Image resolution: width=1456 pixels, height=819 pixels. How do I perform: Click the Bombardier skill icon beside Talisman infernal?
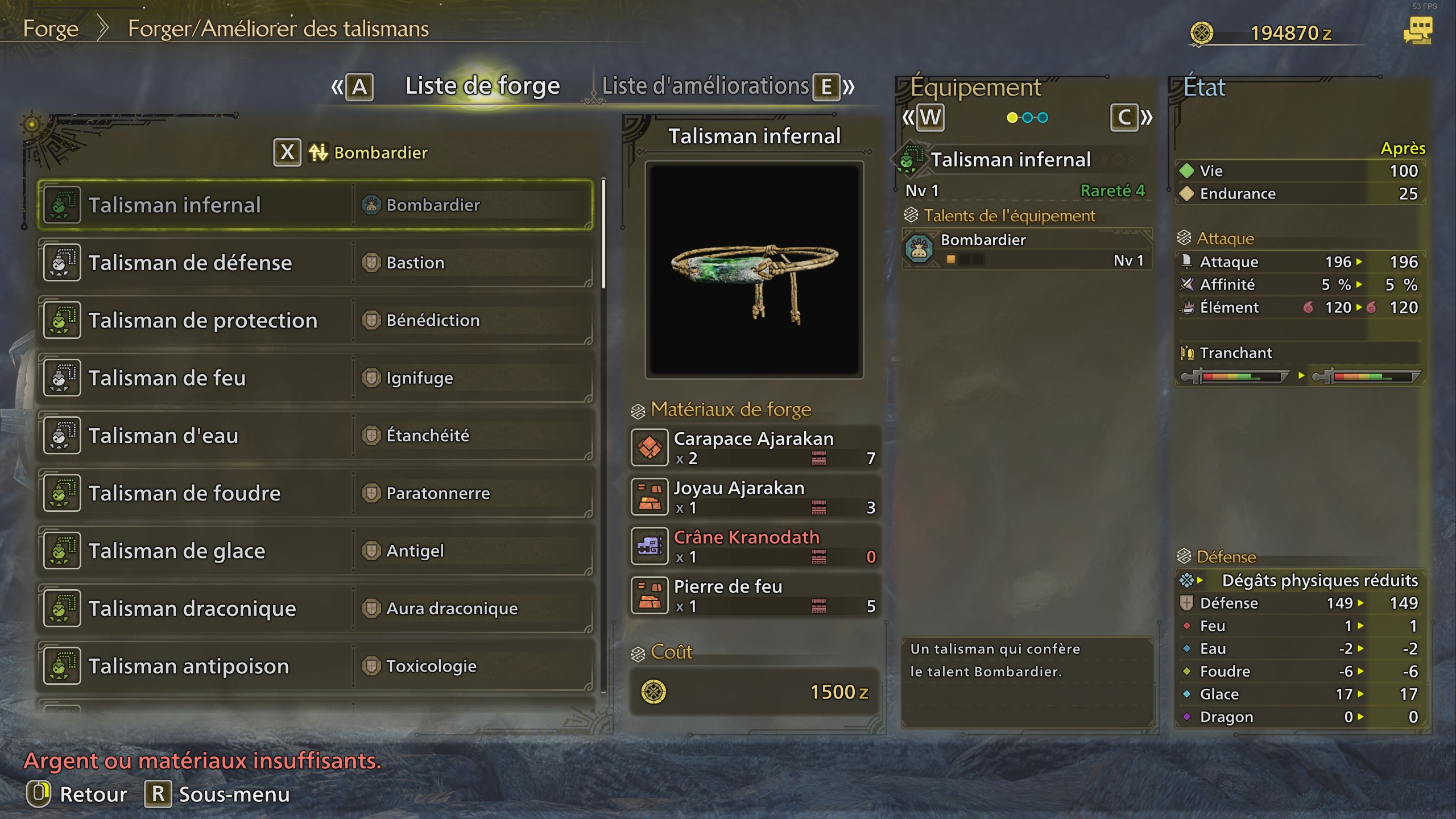[370, 205]
